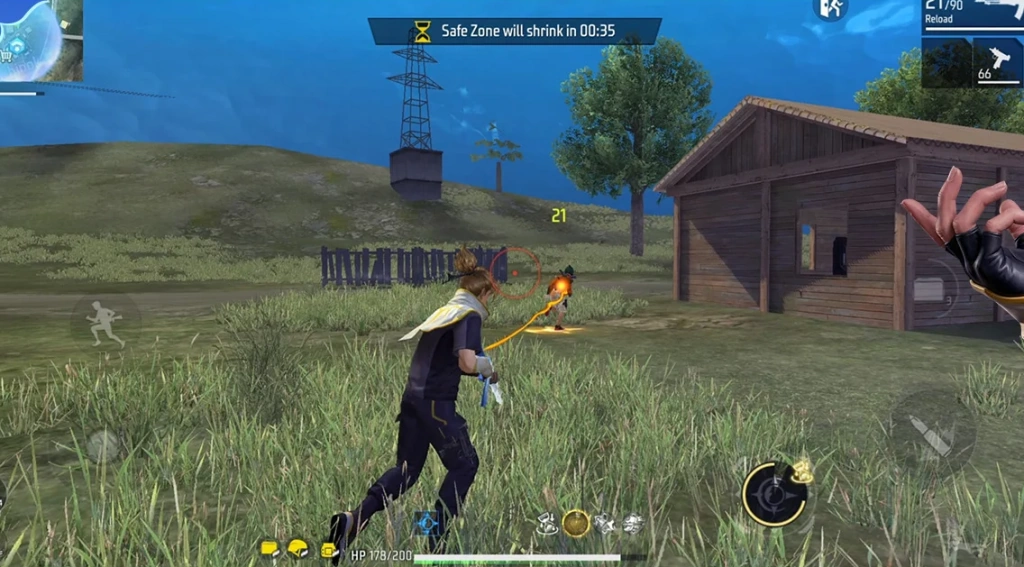Activate the yellow-ringed crosshair skill button
Image resolution: width=1024 pixels, height=567 pixels.
774,494
